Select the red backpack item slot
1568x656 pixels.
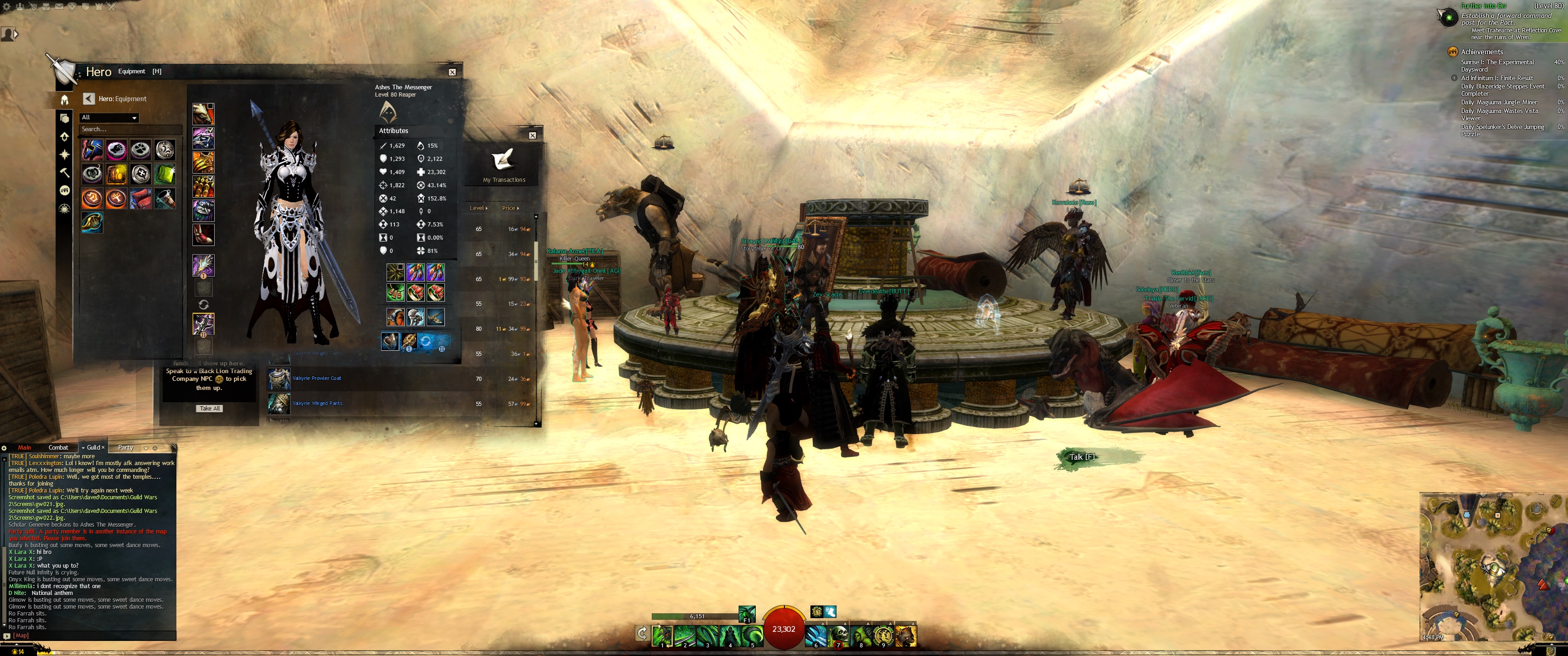click(140, 198)
